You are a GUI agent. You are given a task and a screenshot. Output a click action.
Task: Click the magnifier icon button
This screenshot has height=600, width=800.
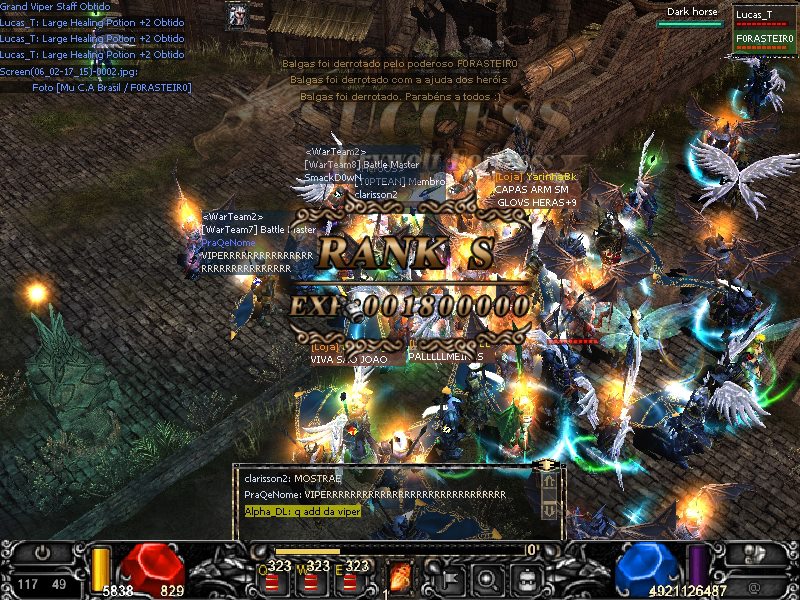[487, 577]
